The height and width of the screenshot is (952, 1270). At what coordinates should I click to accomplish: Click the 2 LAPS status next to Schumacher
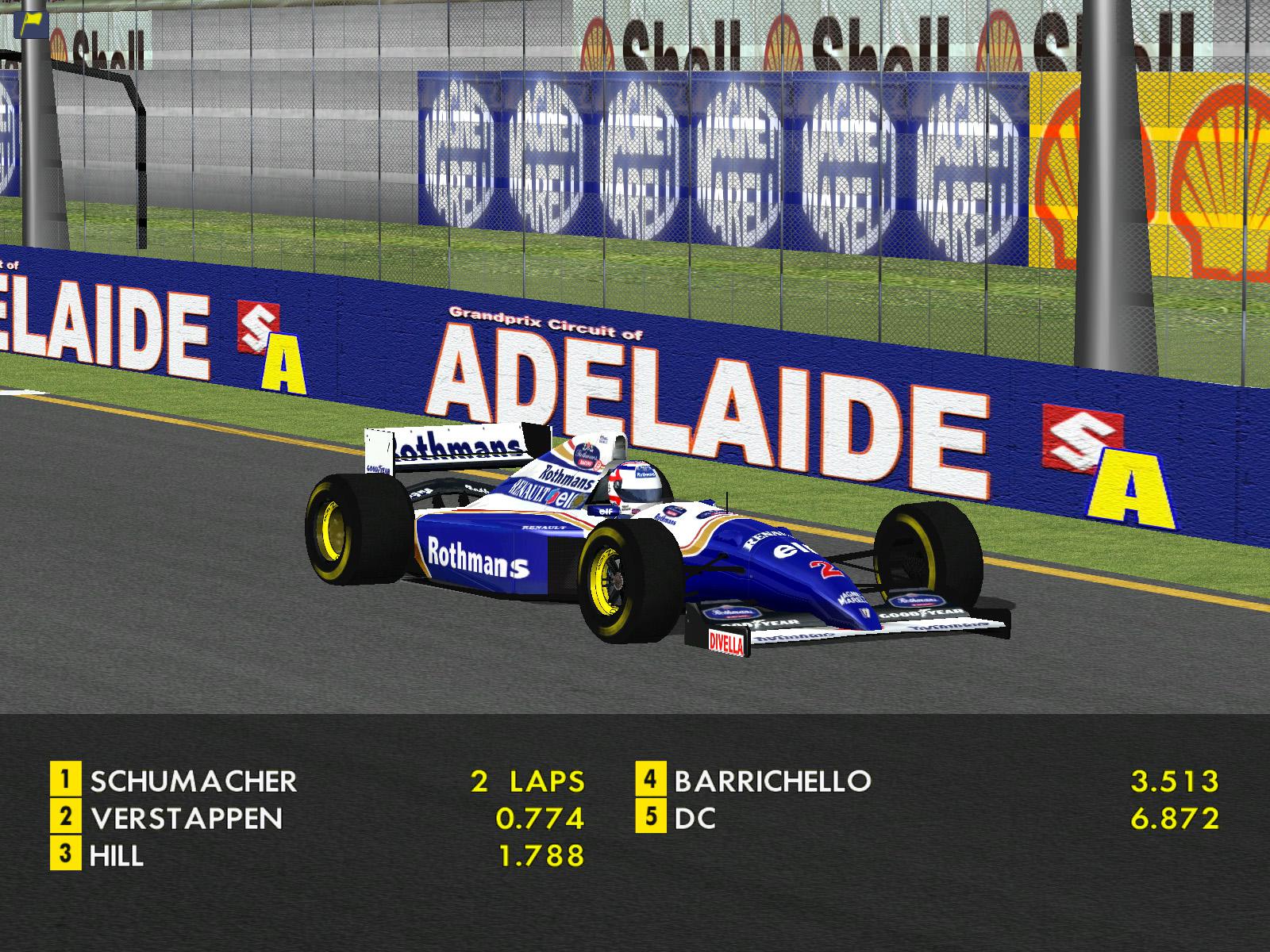(x=526, y=781)
